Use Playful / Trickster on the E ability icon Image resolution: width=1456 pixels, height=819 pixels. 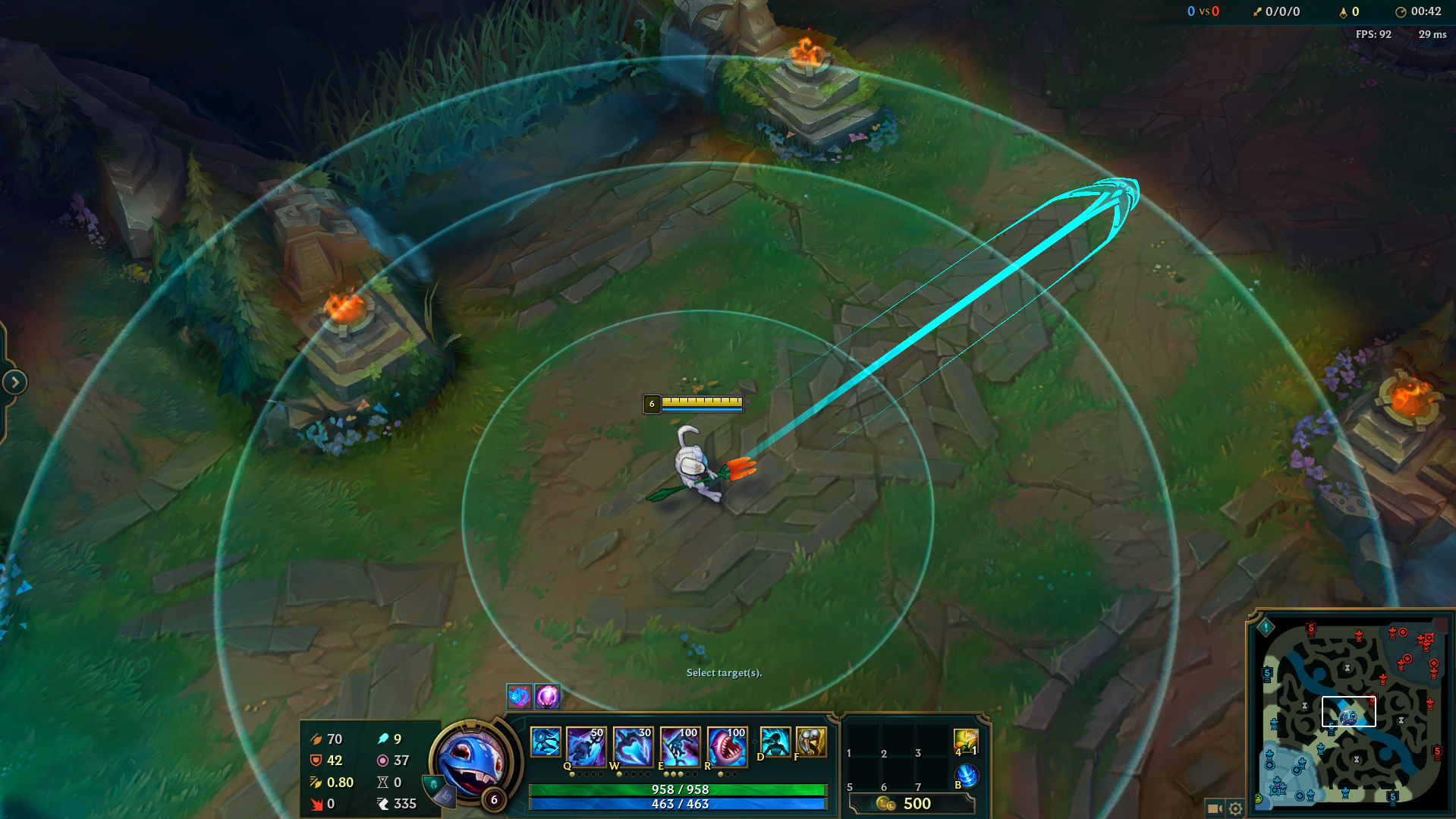[678, 747]
